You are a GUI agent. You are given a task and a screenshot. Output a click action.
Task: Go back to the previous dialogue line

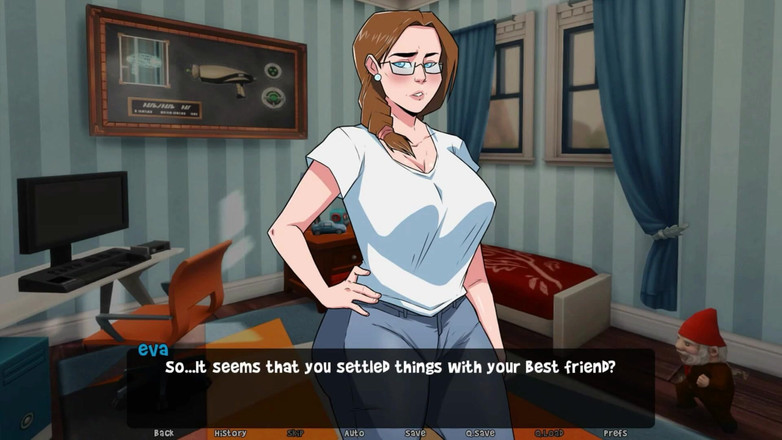pos(164,433)
